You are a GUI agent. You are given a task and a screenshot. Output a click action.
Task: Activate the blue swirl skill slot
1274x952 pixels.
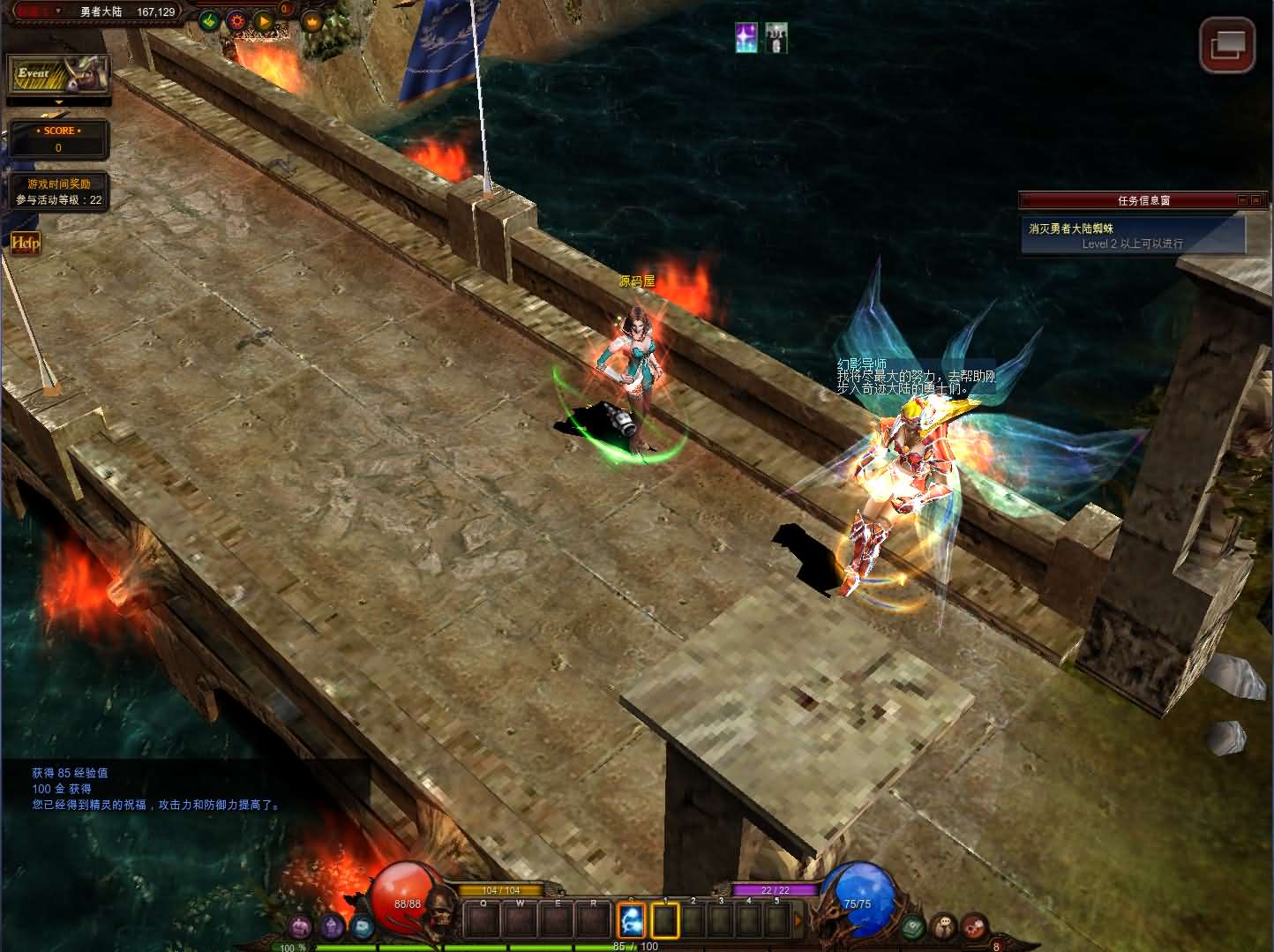pos(632,921)
